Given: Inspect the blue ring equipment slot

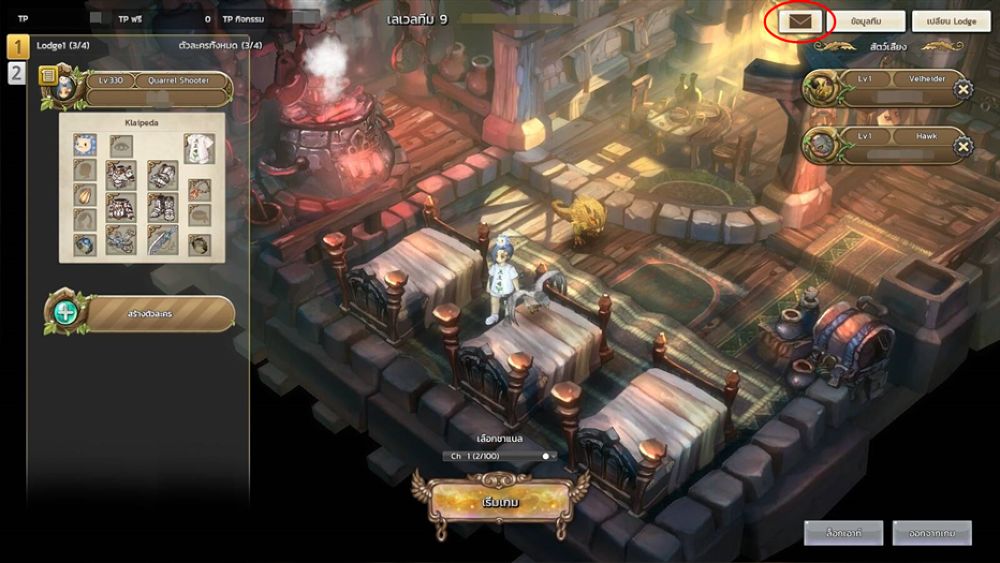Looking at the screenshot, I should click(x=85, y=244).
